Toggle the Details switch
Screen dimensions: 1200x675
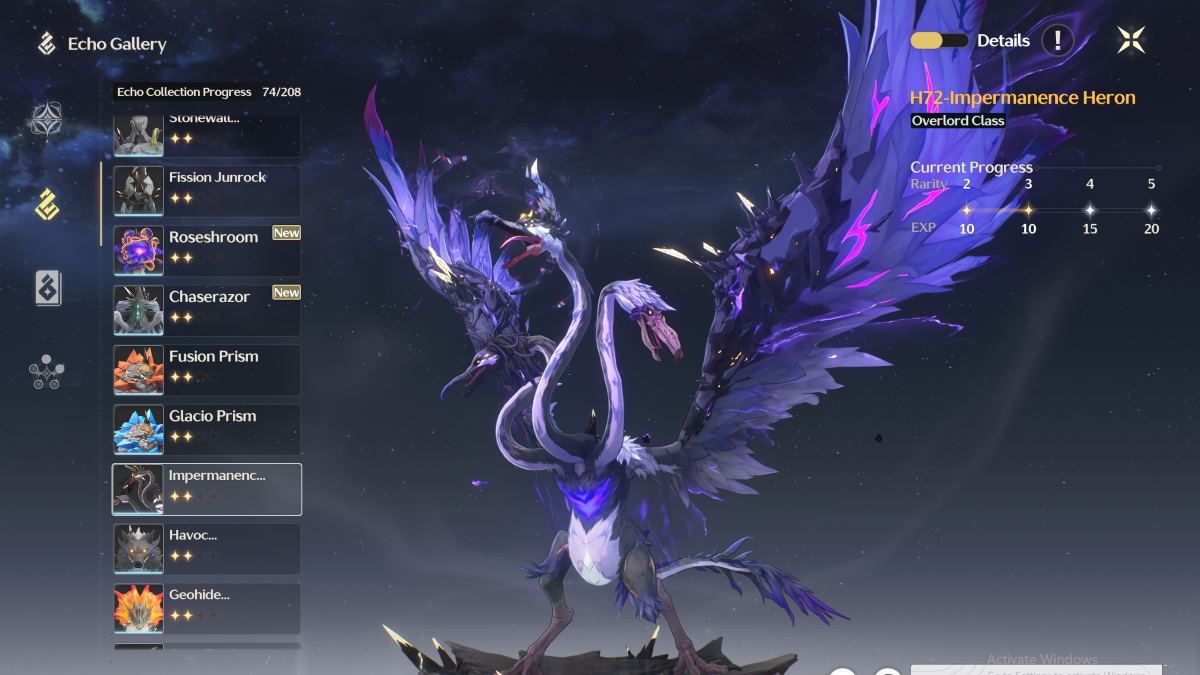(939, 41)
